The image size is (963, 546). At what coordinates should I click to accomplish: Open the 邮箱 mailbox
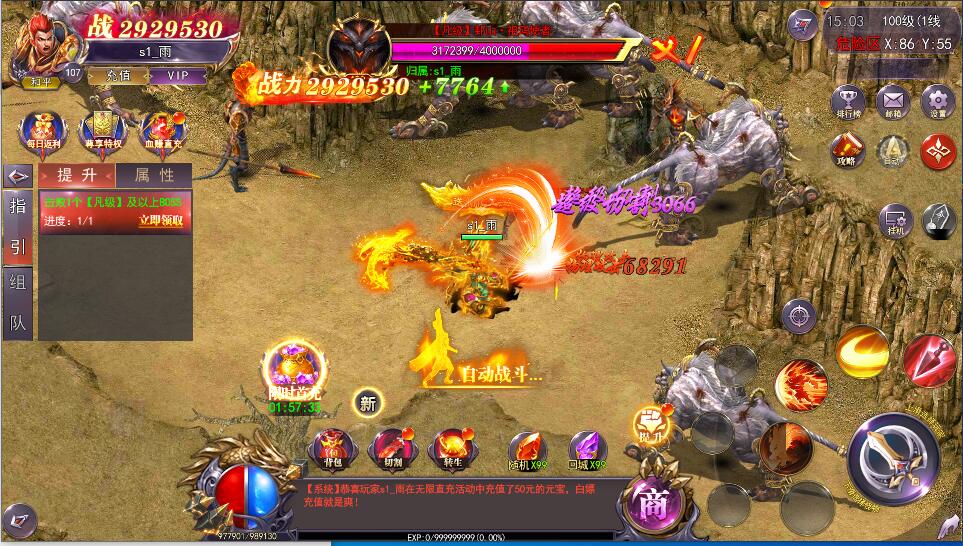click(x=892, y=101)
